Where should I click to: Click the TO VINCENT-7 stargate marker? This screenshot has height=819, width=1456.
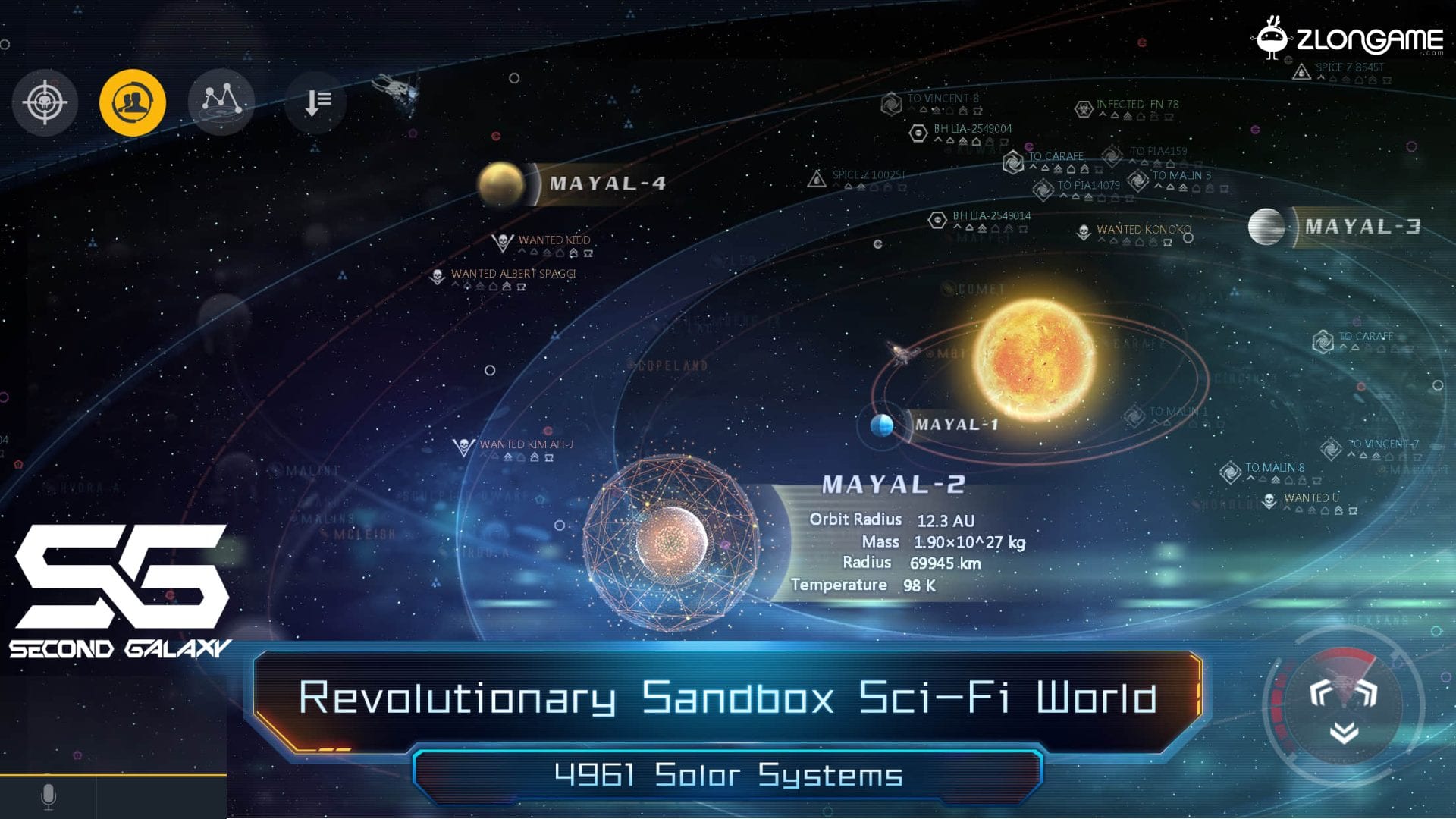pos(1382,444)
